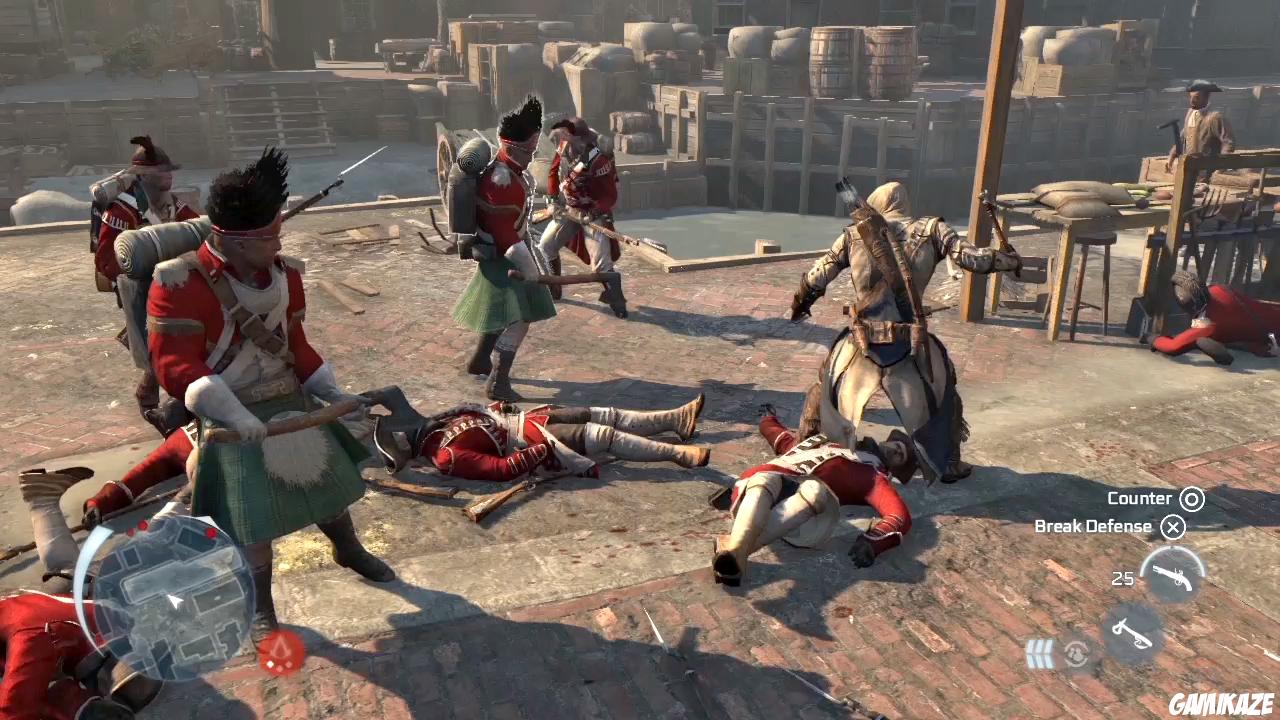Open the Assassin's crest notoriety icon
Viewport: 1280px width, 720px height.
click(x=279, y=647)
